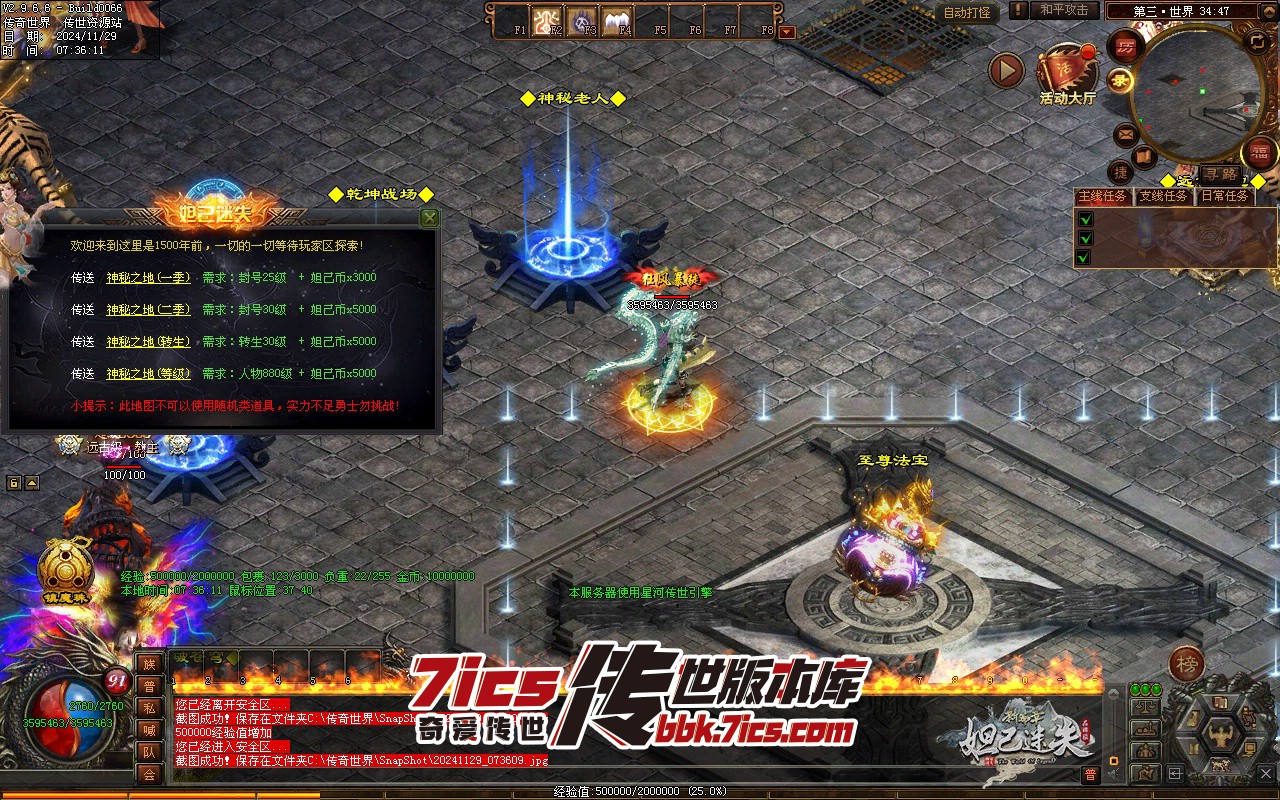The width and height of the screenshot is (1280, 800).
Task: Click the round play arrow button
Action: [x=1006, y=70]
